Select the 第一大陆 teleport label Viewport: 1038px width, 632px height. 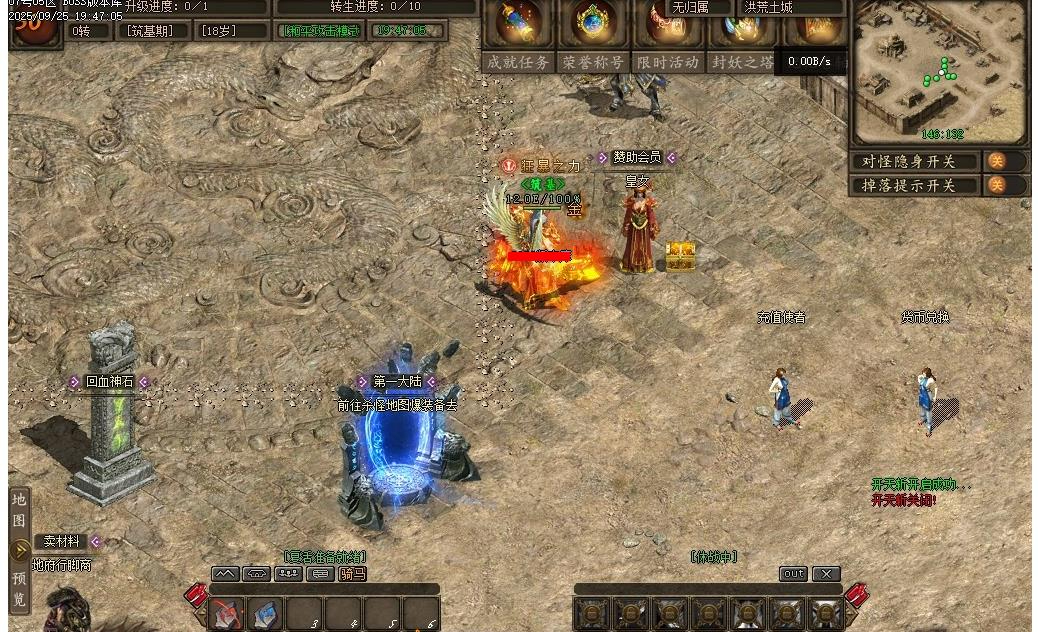click(x=397, y=382)
